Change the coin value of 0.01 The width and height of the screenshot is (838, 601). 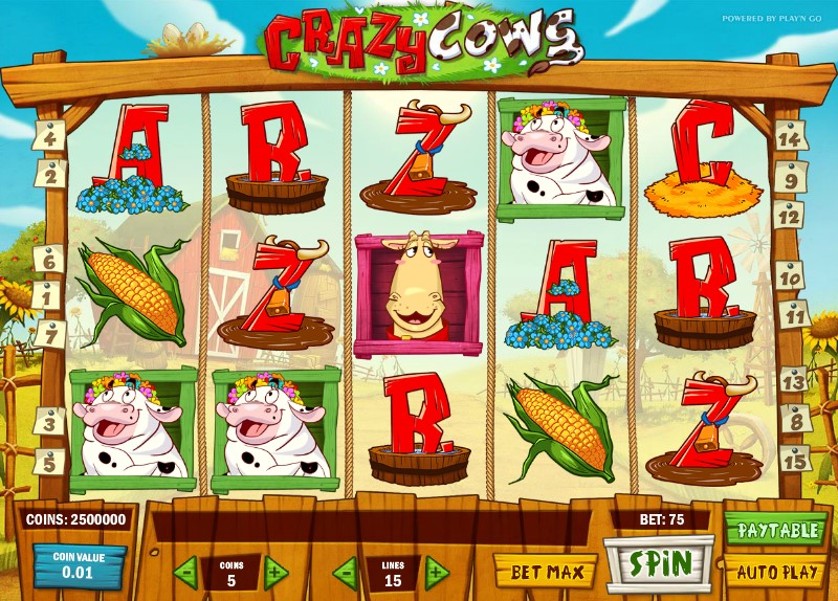(79, 566)
